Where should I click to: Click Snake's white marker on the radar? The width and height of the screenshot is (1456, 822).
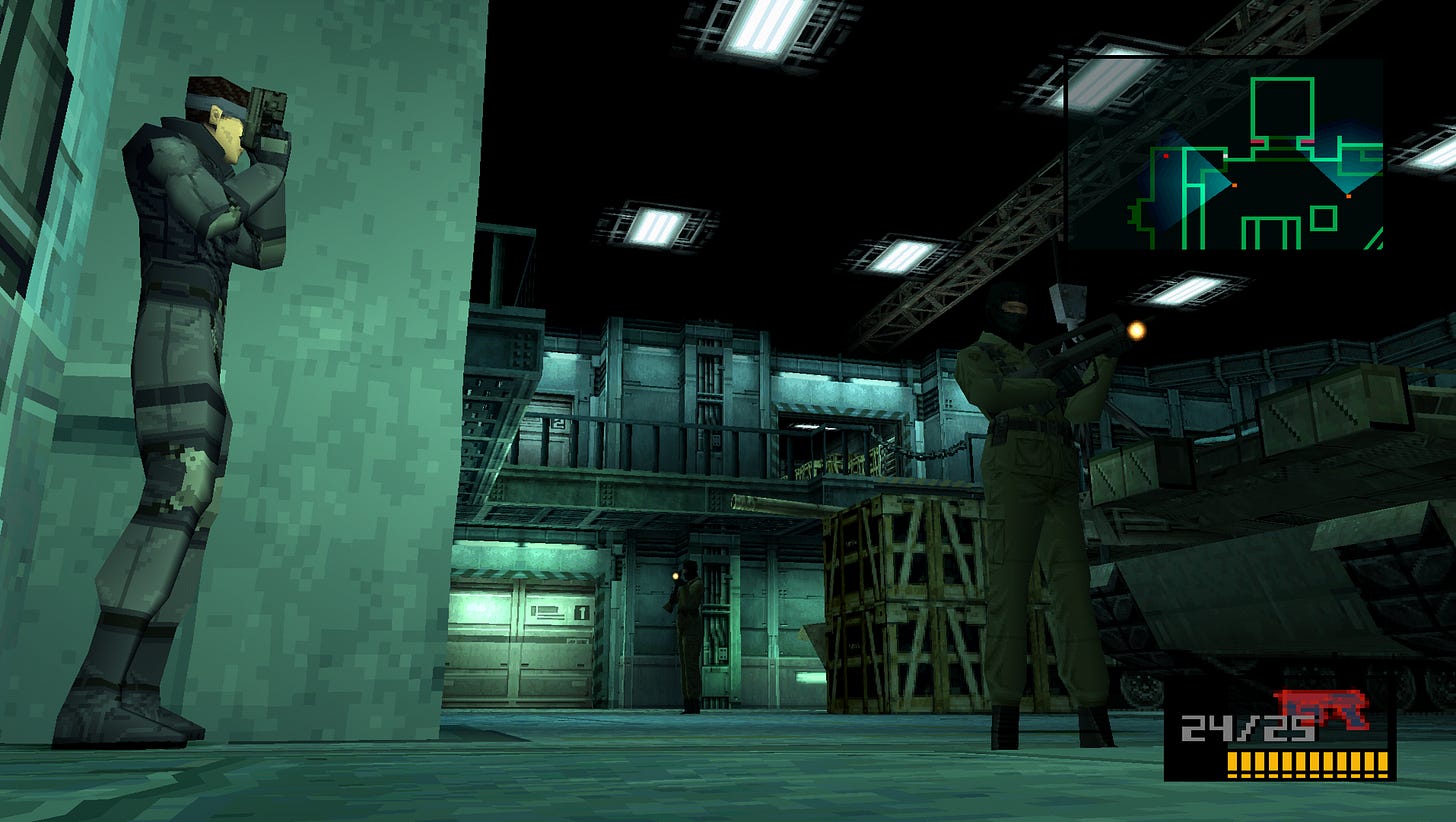pos(1225,156)
